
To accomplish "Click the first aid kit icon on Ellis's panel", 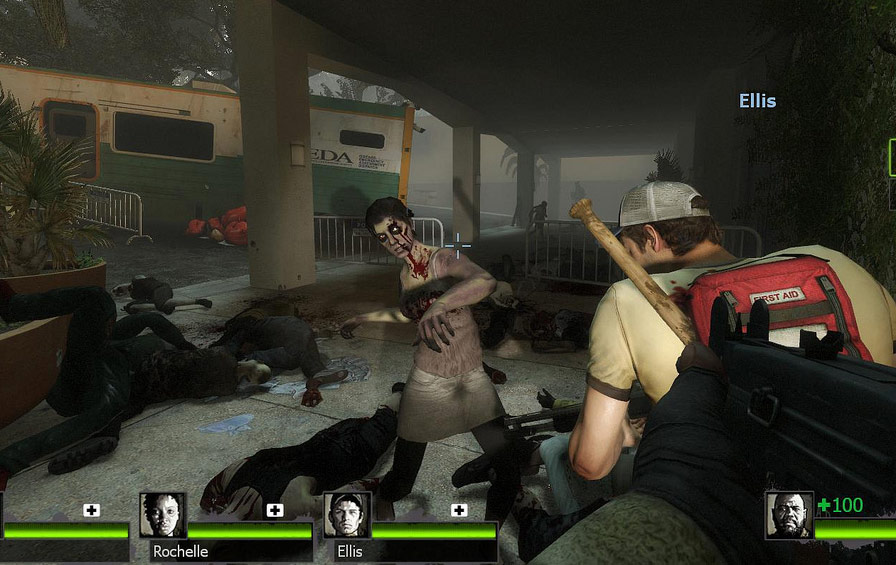I will click(459, 510).
